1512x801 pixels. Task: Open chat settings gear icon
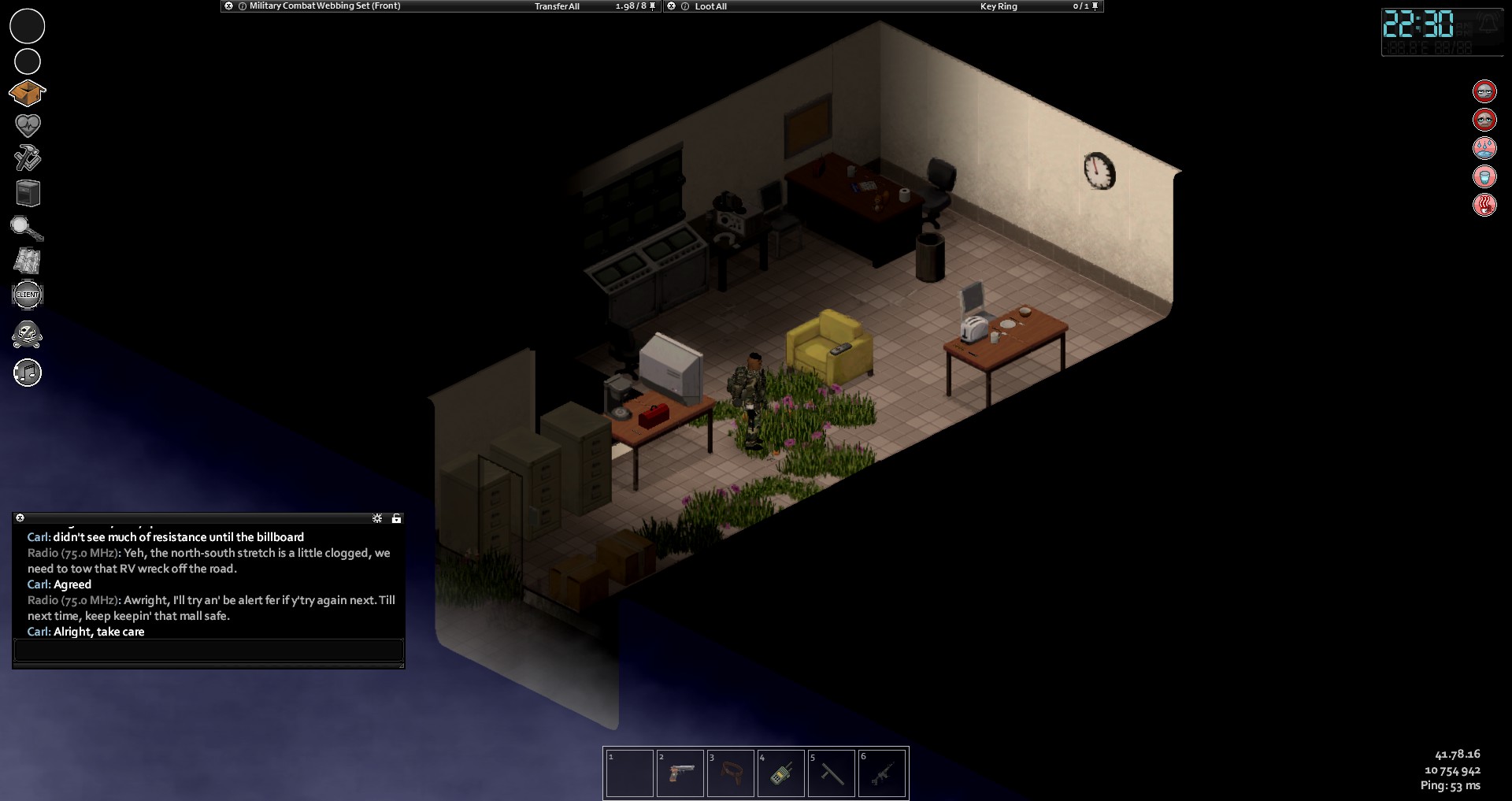tap(377, 518)
